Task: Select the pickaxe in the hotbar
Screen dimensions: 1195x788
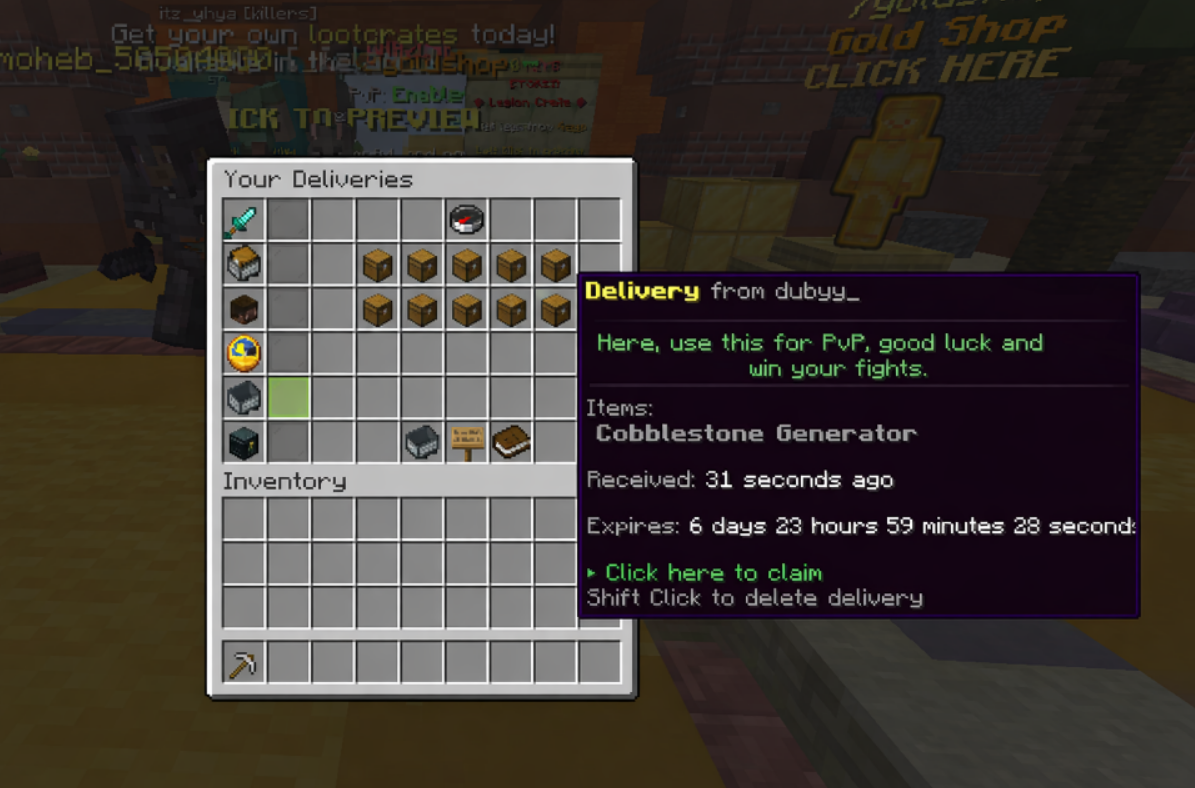Action: pos(243,662)
